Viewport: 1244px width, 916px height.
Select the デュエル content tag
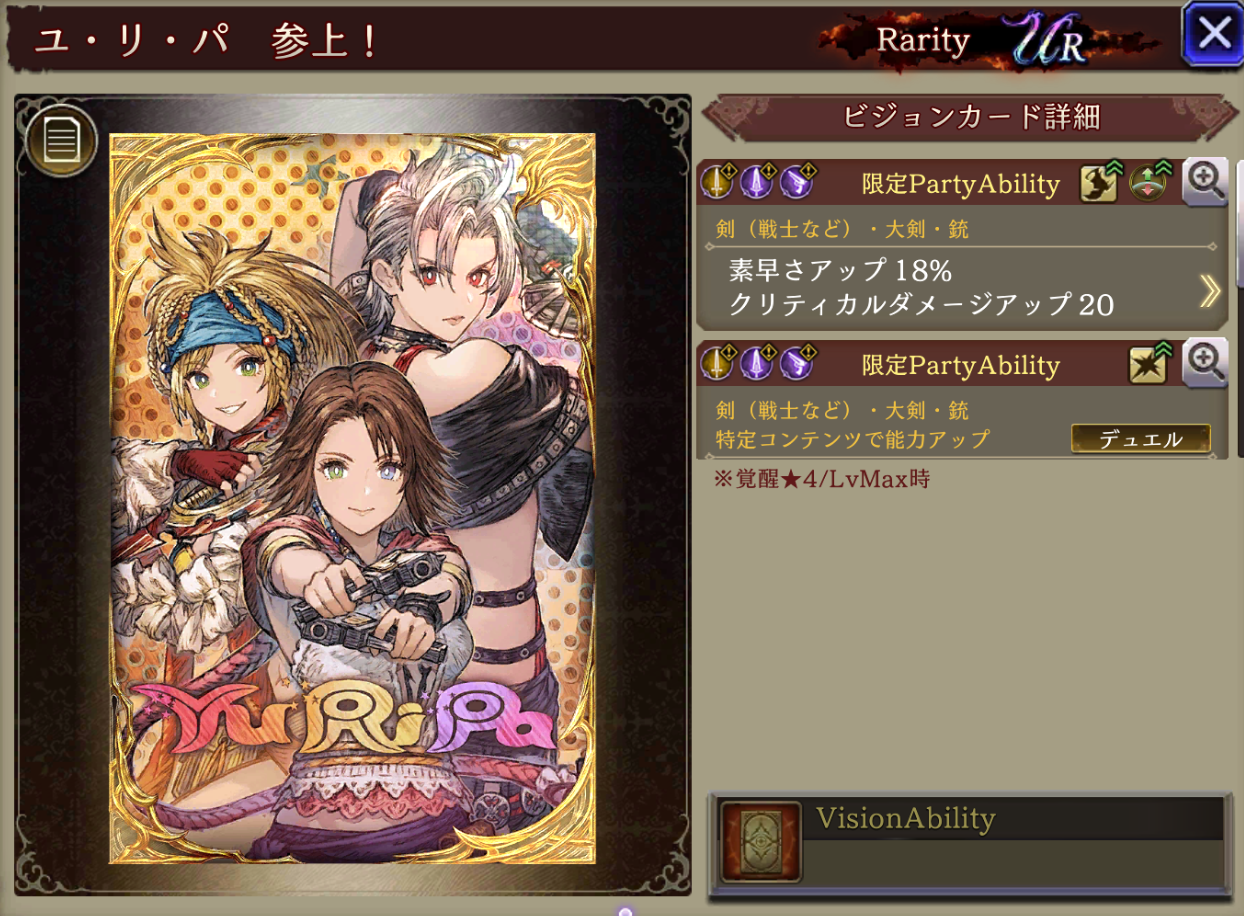coord(1140,439)
